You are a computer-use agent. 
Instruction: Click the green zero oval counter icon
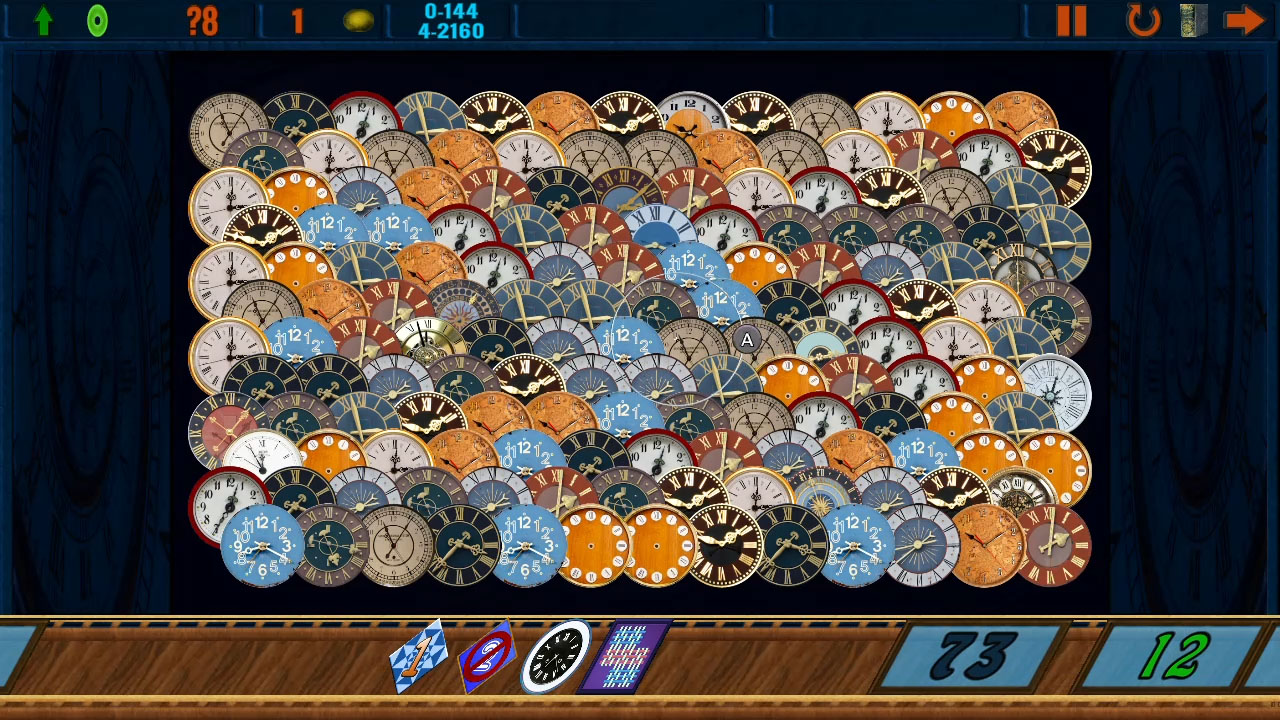point(97,20)
